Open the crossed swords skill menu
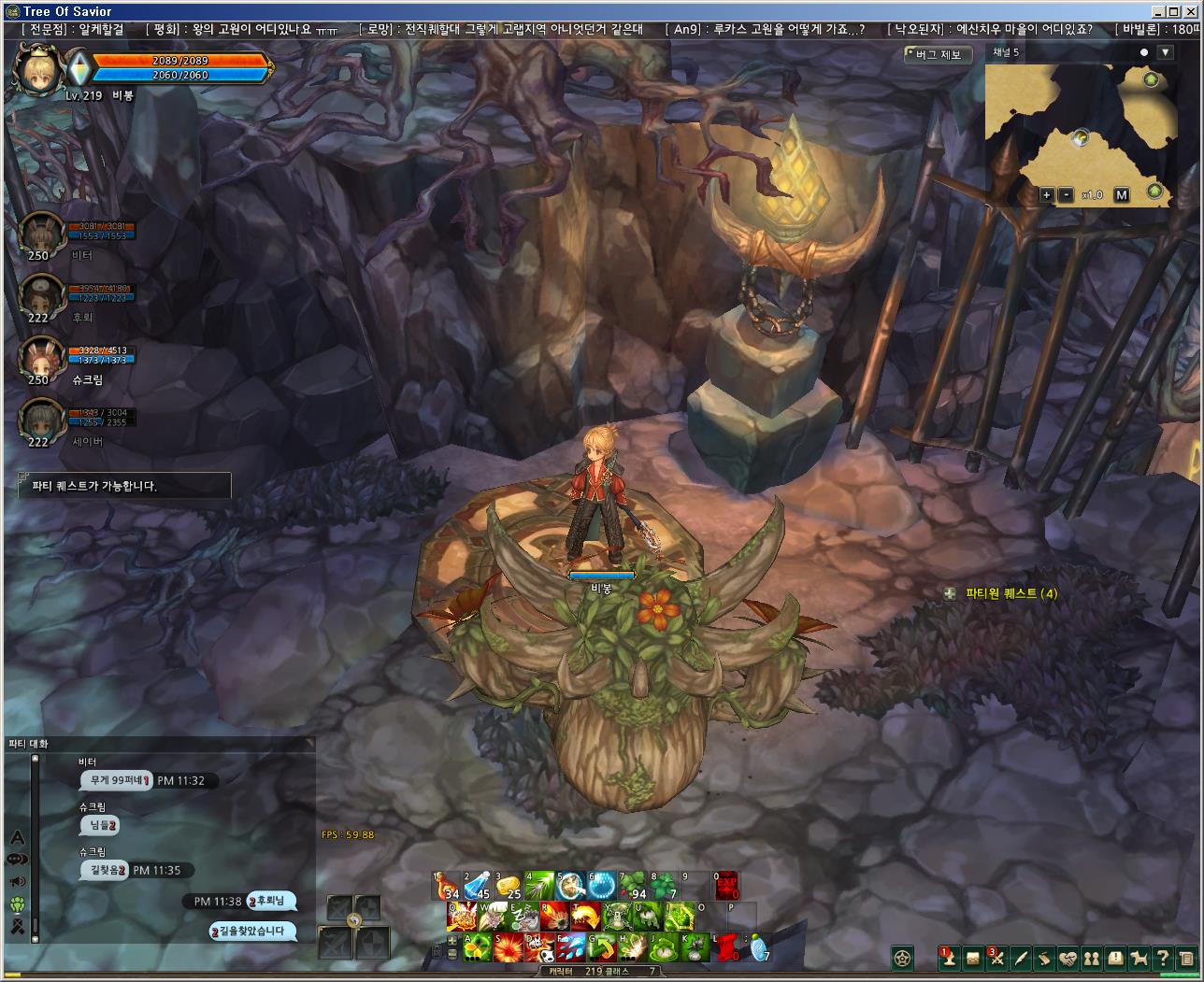1204x982 pixels. pyautogui.click(x=997, y=958)
